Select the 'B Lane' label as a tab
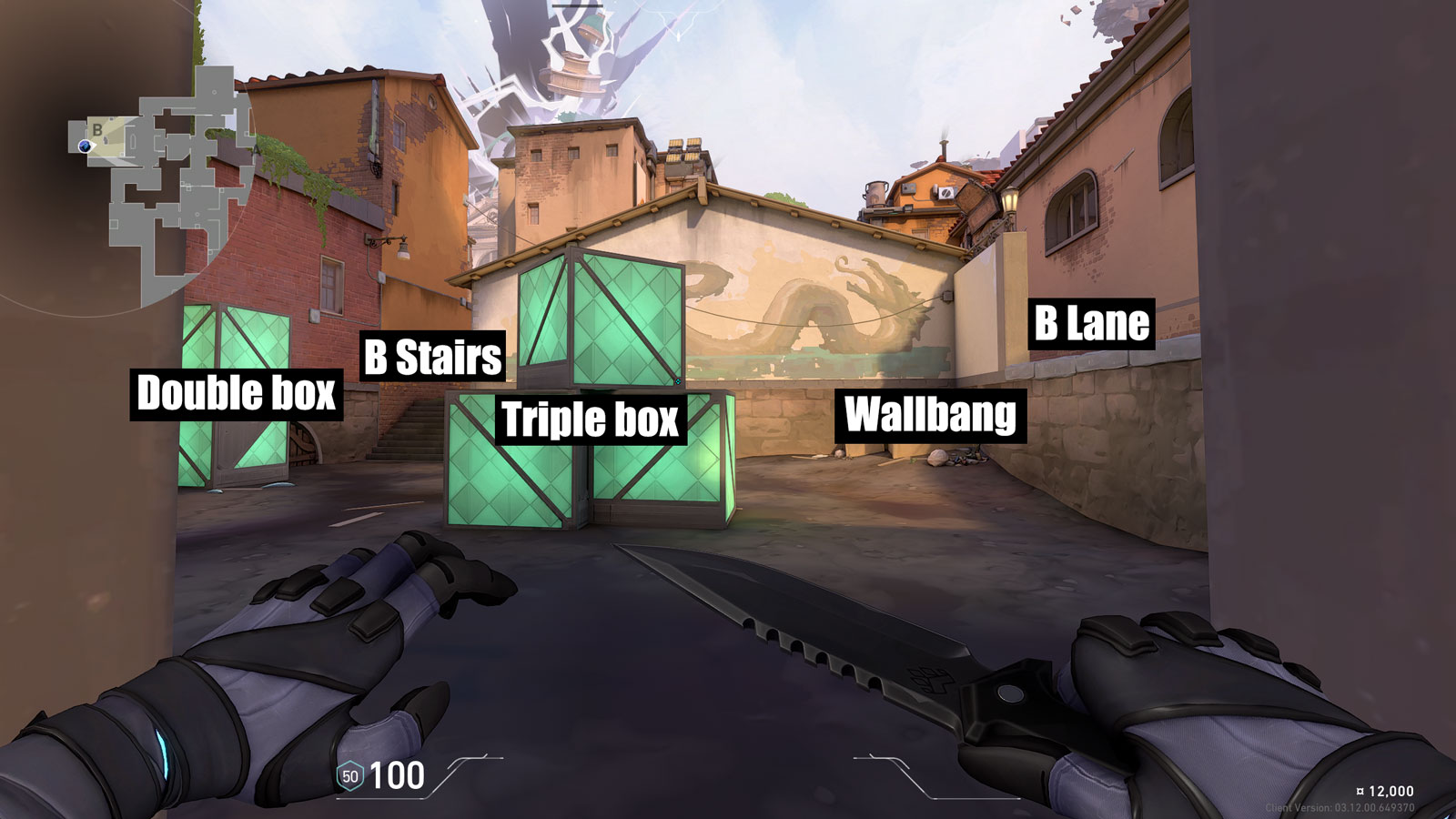Image resolution: width=1456 pixels, height=819 pixels. pyautogui.click(x=1092, y=323)
